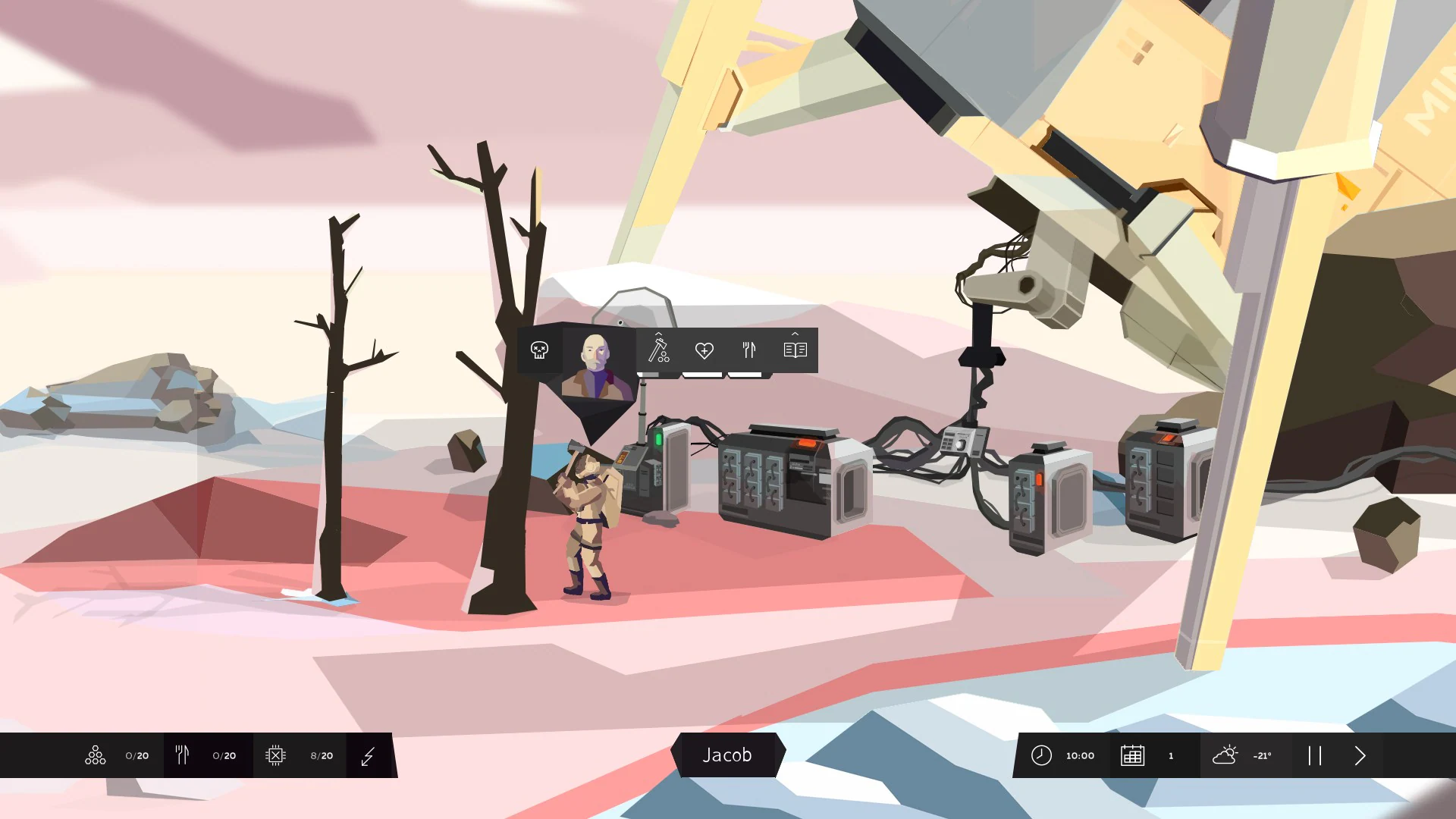The image size is (1456, 819).
Task: Click the health progress bar under the heart icon
Action: [x=704, y=373]
